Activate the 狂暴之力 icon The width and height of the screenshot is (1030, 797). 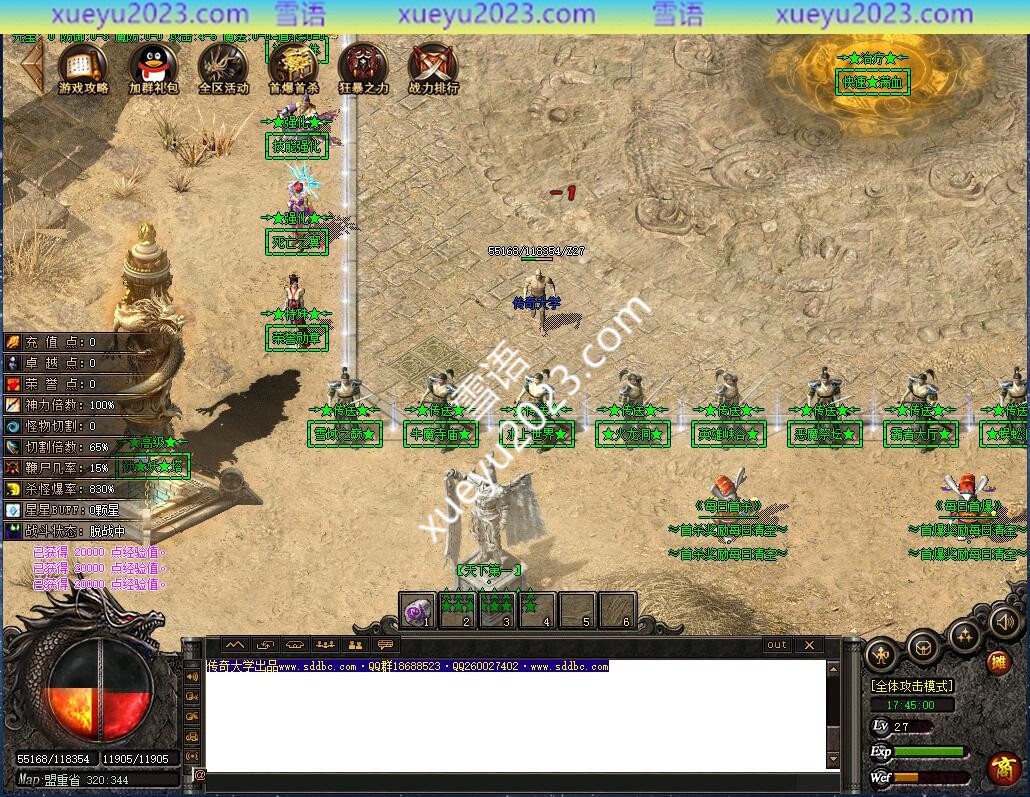click(x=363, y=65)
